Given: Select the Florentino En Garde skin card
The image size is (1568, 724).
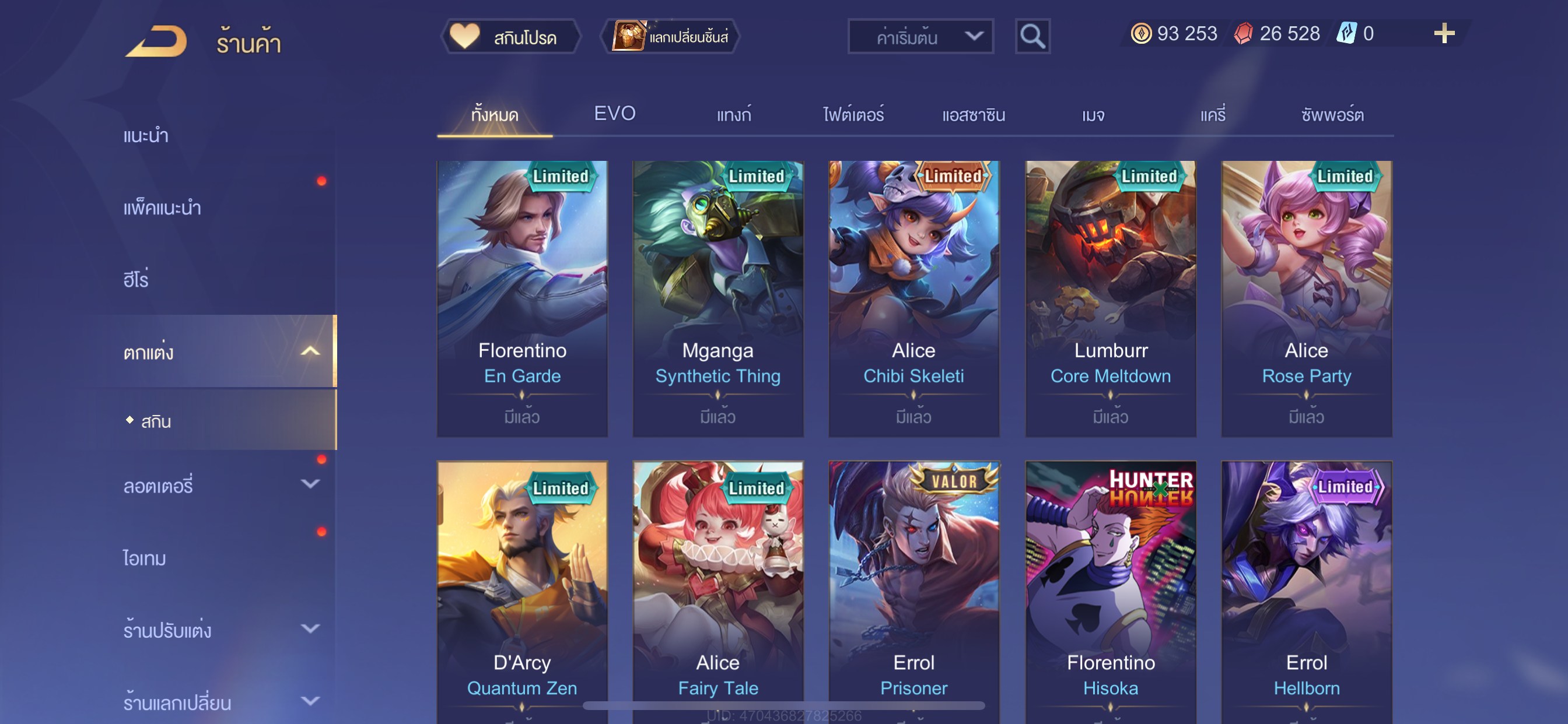Looking at the screenshot, I should (x=521, y=298).
